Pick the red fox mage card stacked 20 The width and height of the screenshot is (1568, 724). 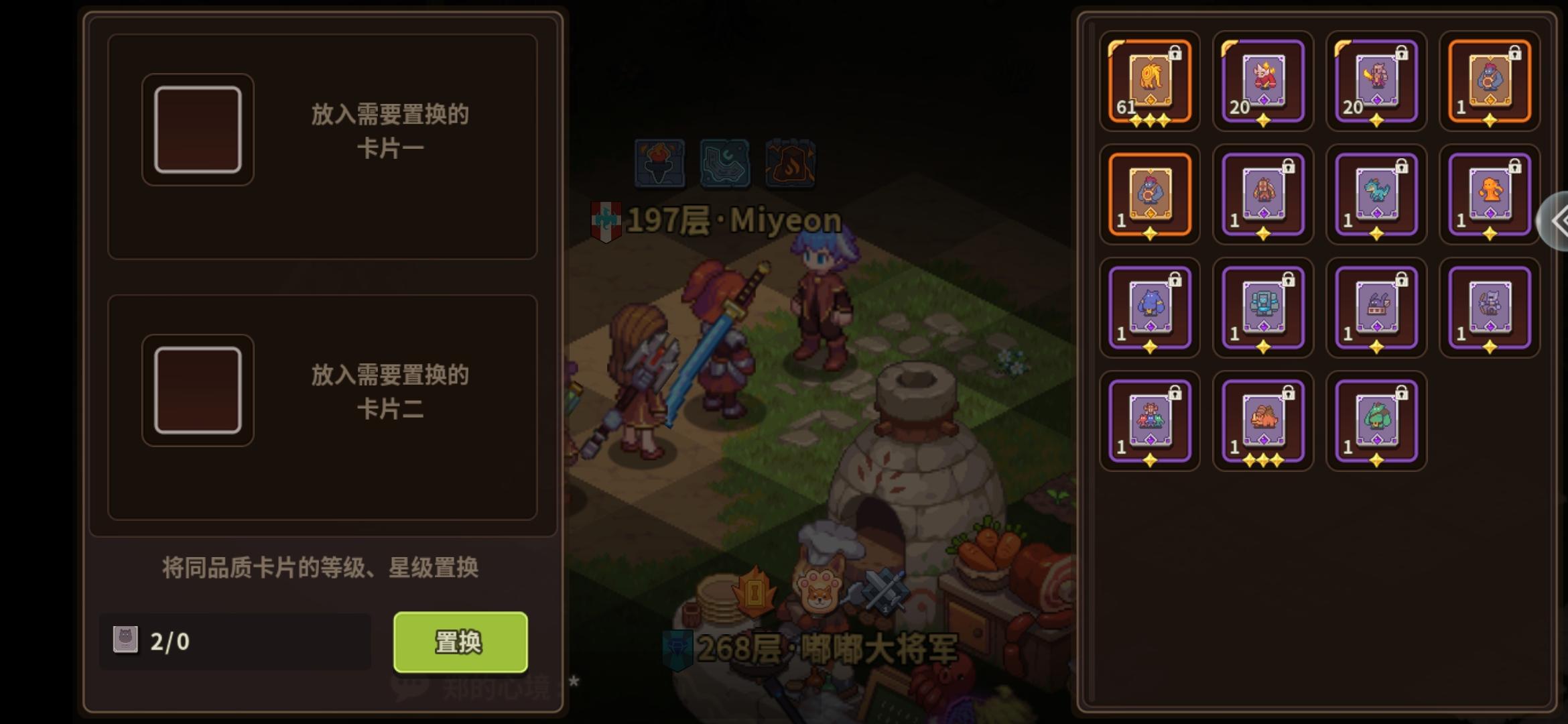[x=1263, y=80]
